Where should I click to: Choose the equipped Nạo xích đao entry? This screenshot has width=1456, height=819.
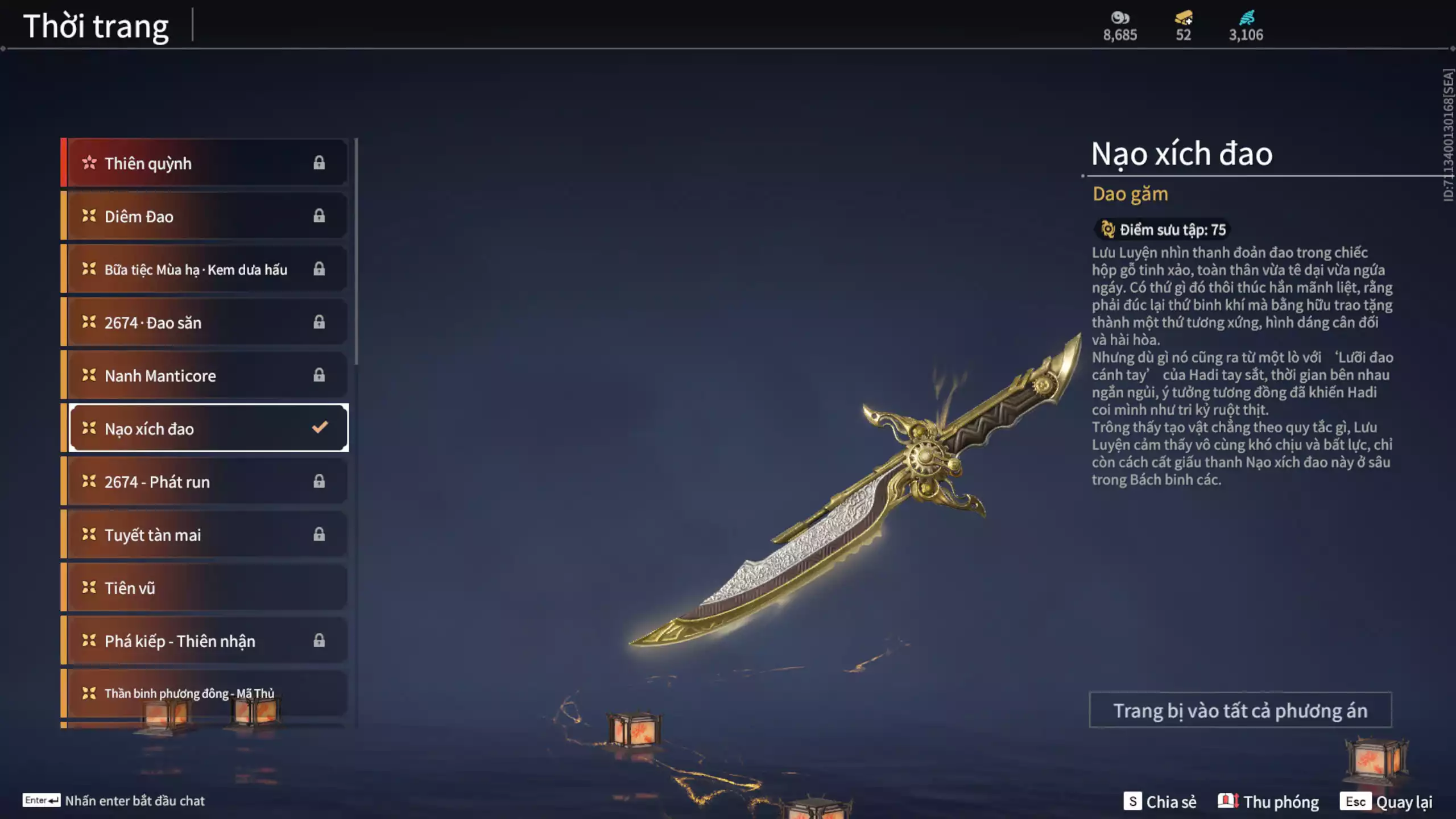[208, 428]
